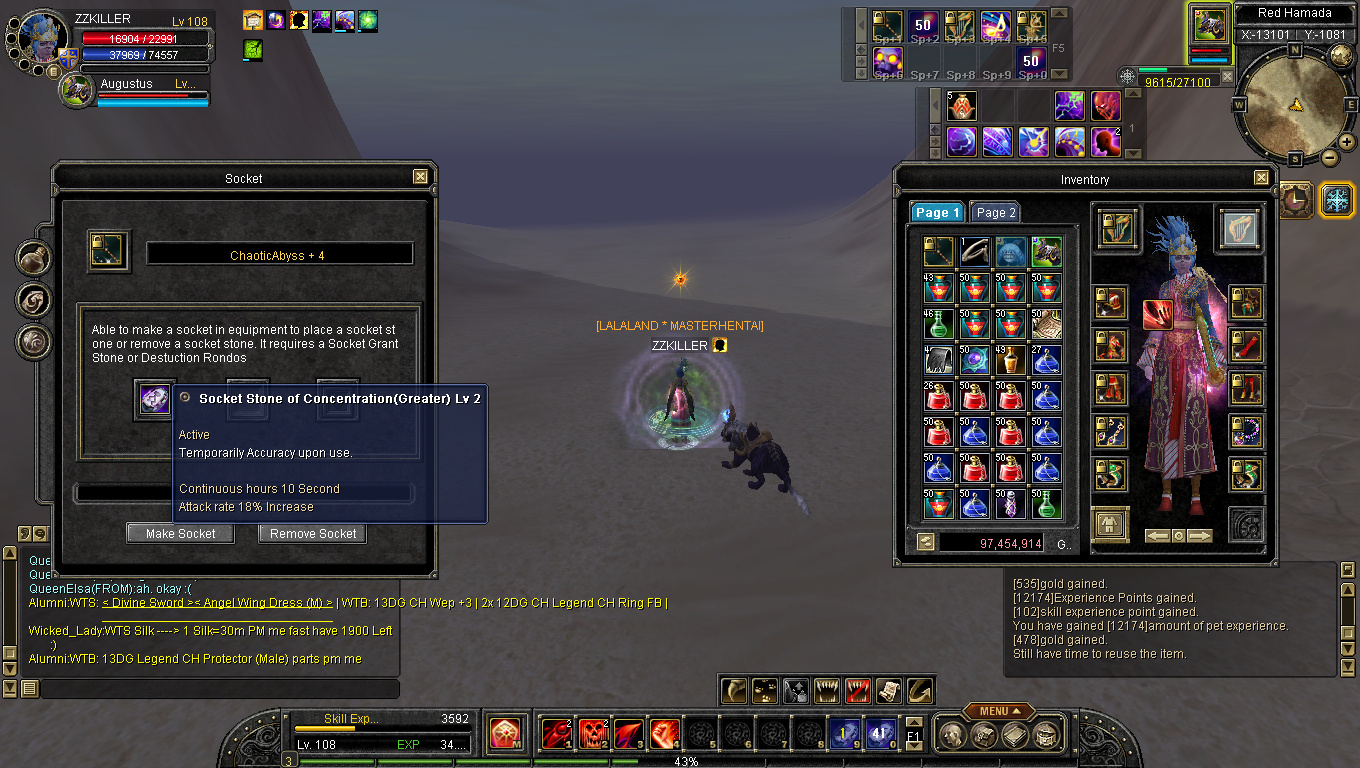This screenshot has width=1360, height=768.
Task: Choose the Remove Socket button
Action: 312,534
